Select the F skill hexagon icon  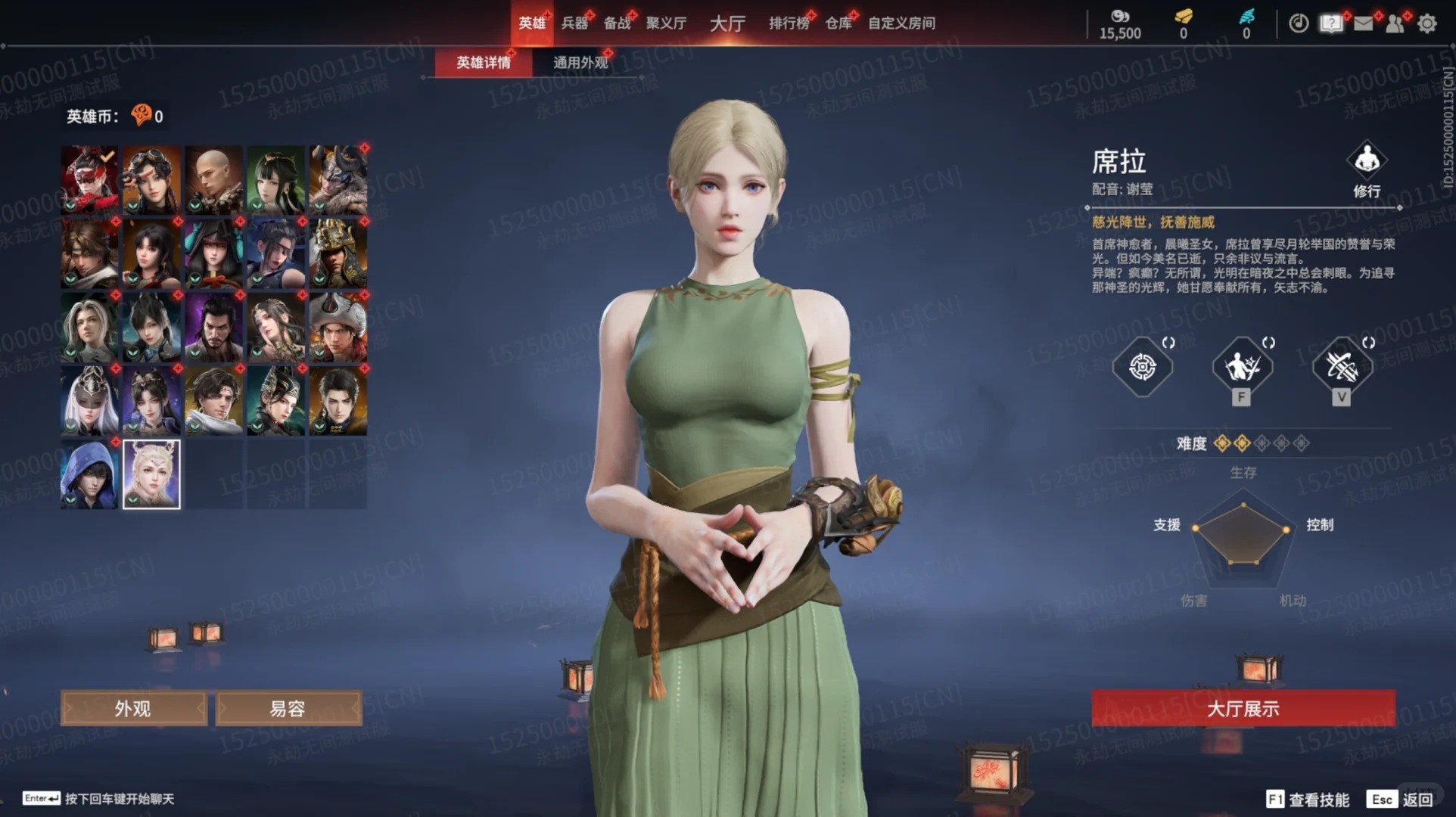point(1242,367)
